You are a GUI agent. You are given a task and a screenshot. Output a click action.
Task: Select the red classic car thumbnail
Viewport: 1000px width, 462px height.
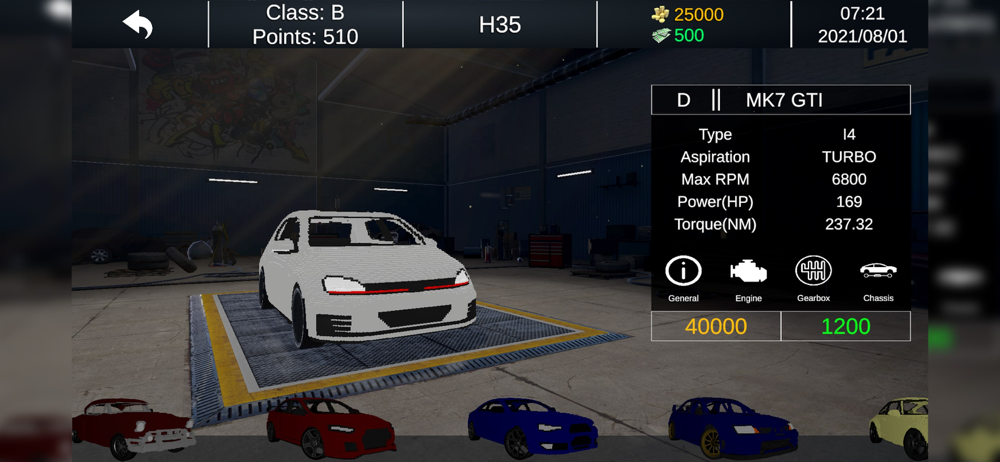[x=132, y=428]
